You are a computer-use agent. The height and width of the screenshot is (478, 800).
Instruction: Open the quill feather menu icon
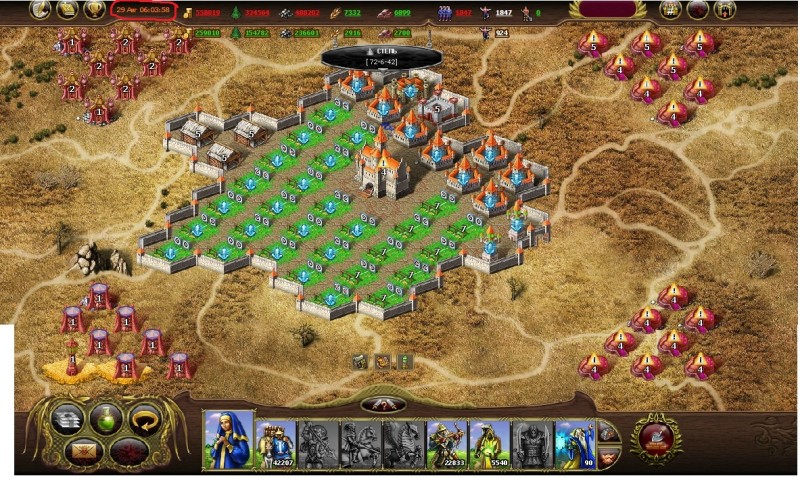coord(42,10)
